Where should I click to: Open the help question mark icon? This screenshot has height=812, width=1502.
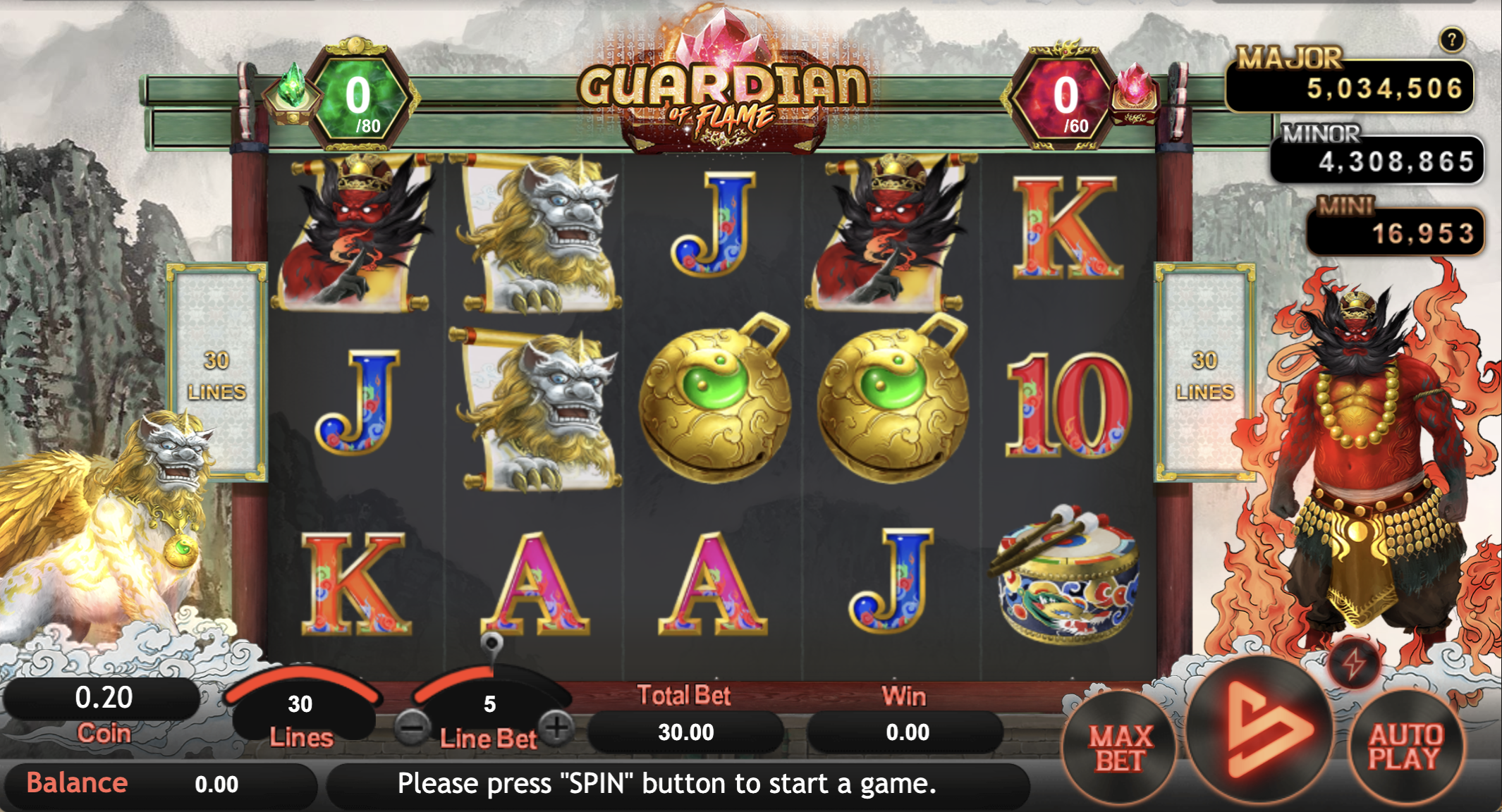click(x=1451, y=40)
